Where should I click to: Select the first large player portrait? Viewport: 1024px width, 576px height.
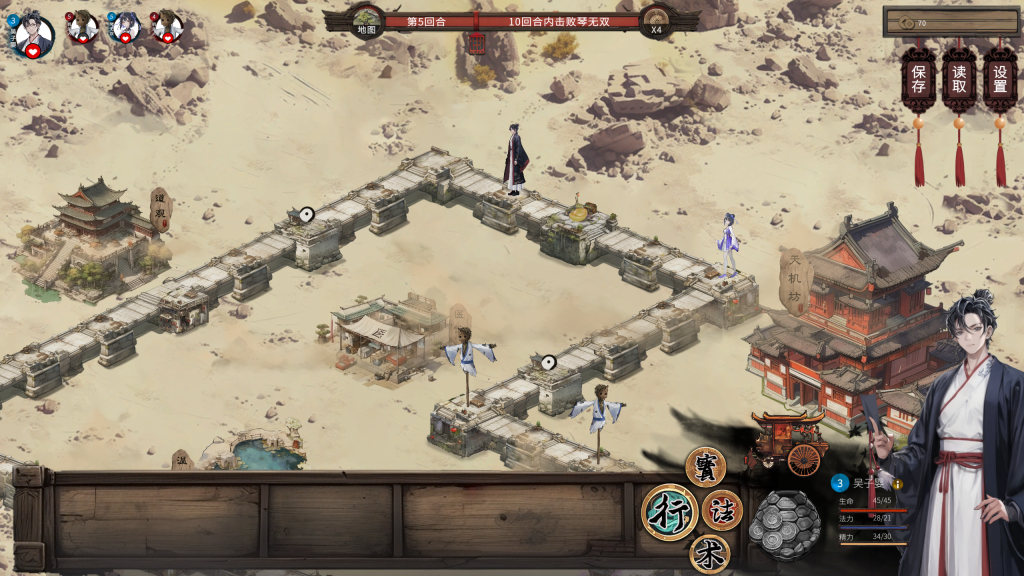click(x=33, y=34)
